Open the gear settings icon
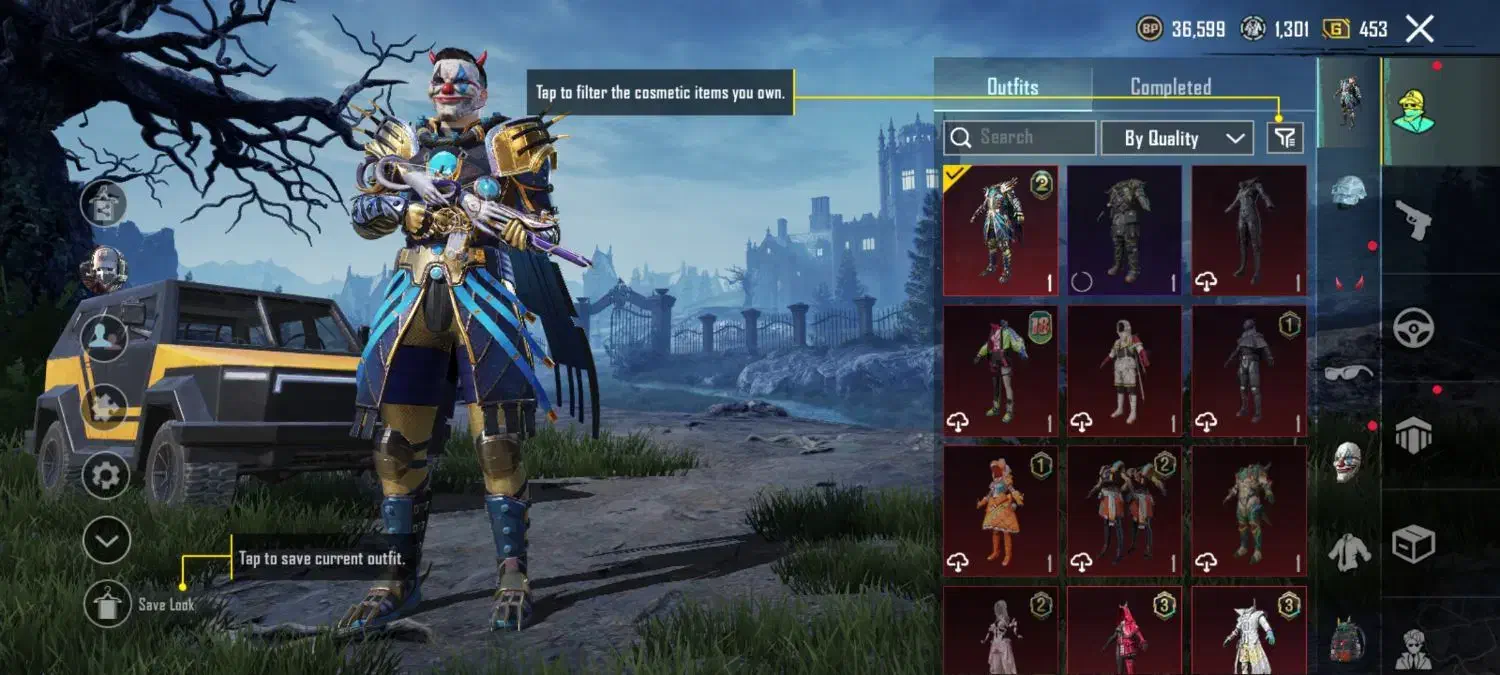Screen dimensions: 1500x675 point(106,476)
